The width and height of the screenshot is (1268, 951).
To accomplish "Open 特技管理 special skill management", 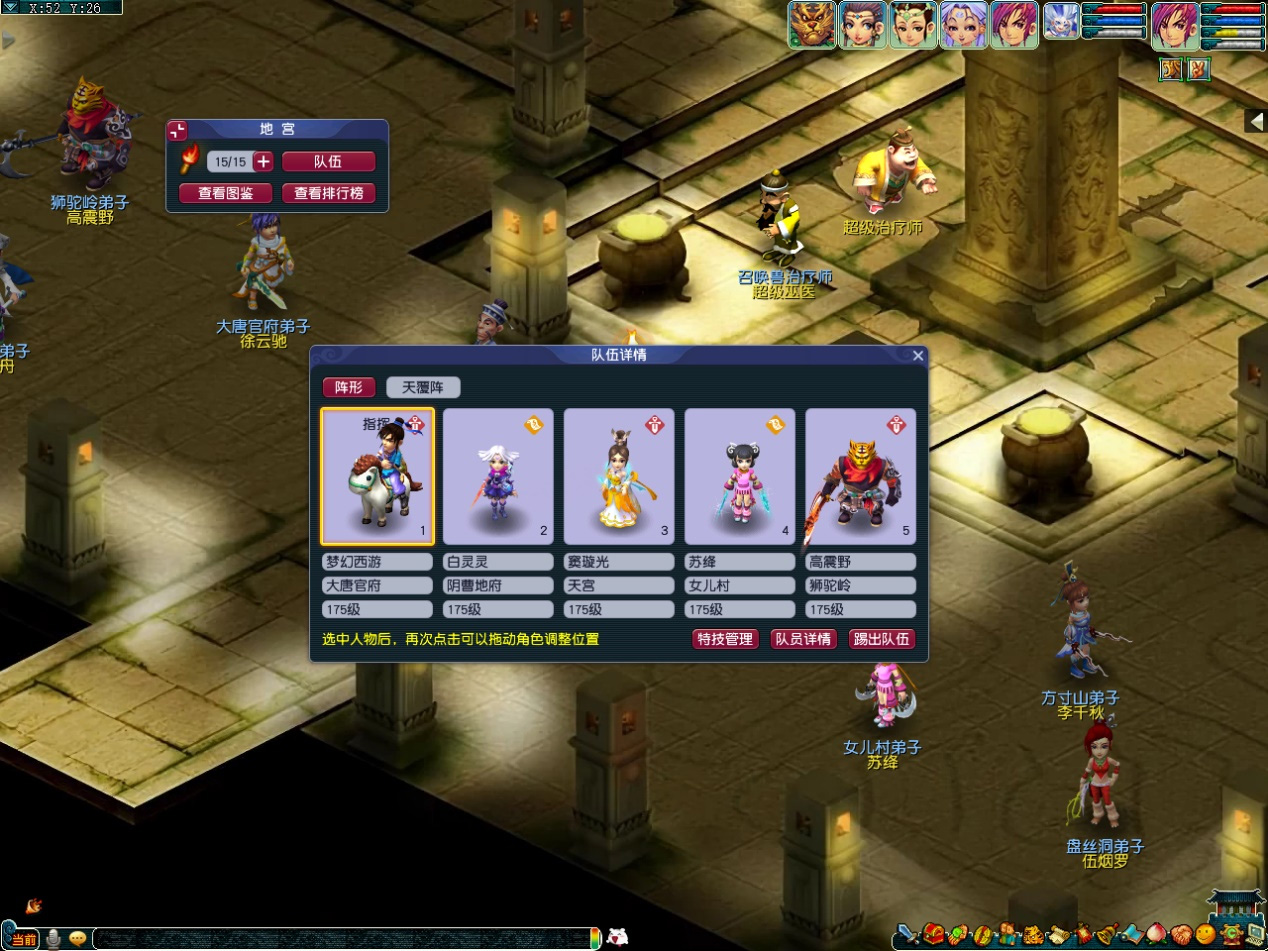I will [725, 639].
